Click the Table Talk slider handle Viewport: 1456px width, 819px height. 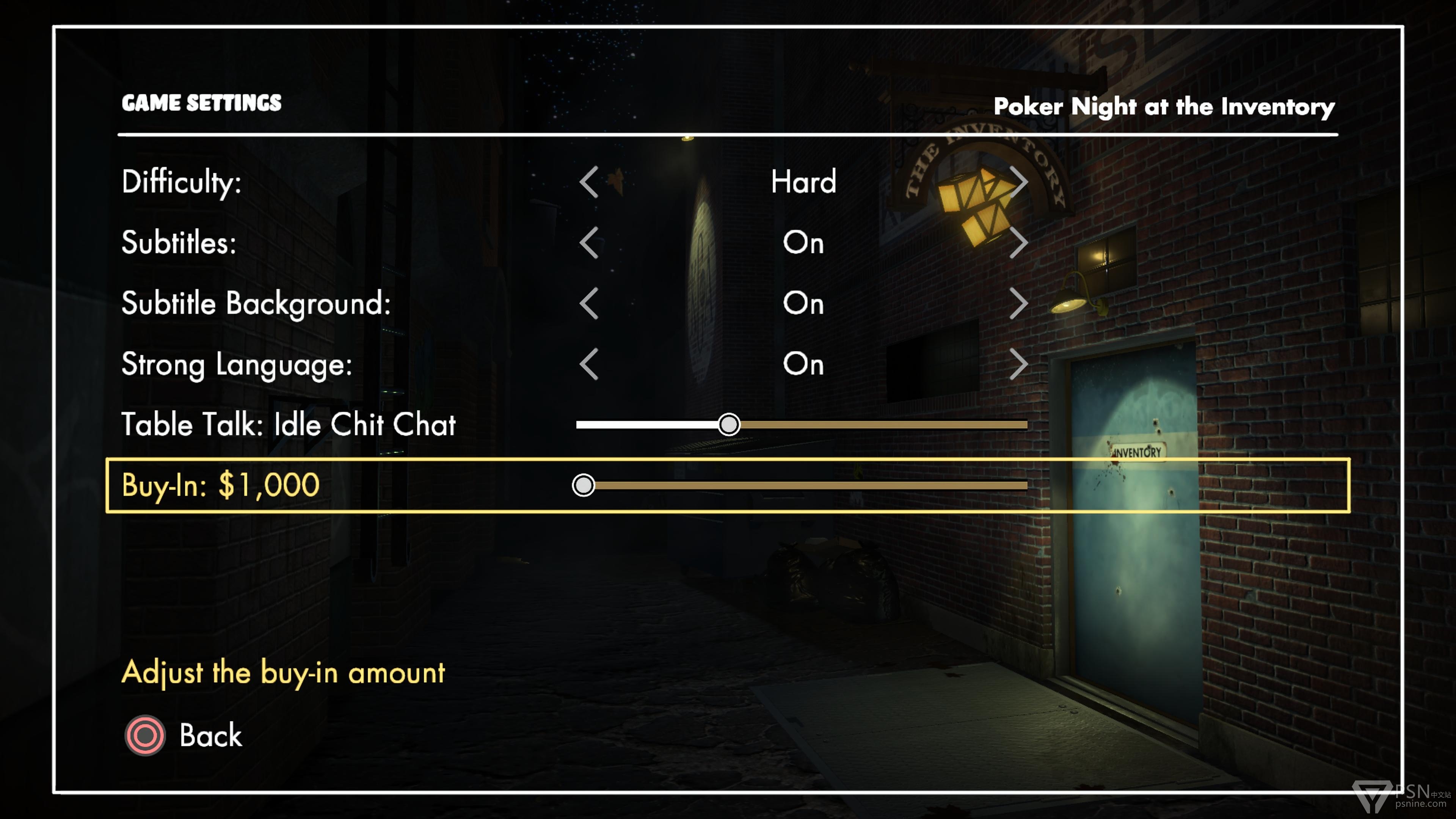coord(728,425)
